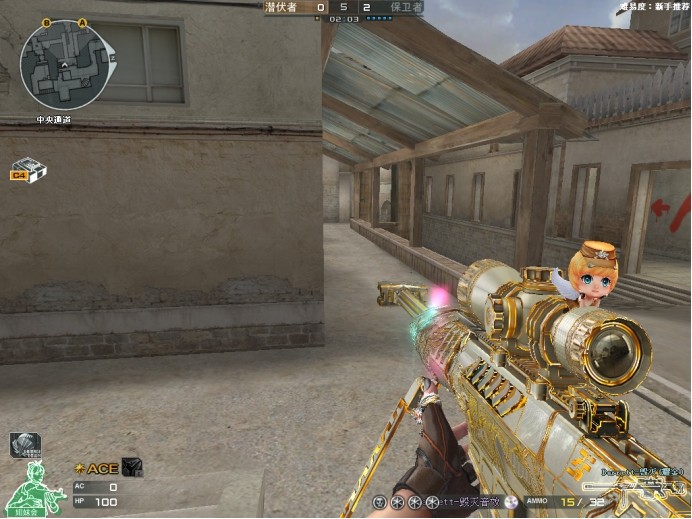Click the parachute item icon
Viewport: 692px width, 519px height.
(x=24, y=445)
